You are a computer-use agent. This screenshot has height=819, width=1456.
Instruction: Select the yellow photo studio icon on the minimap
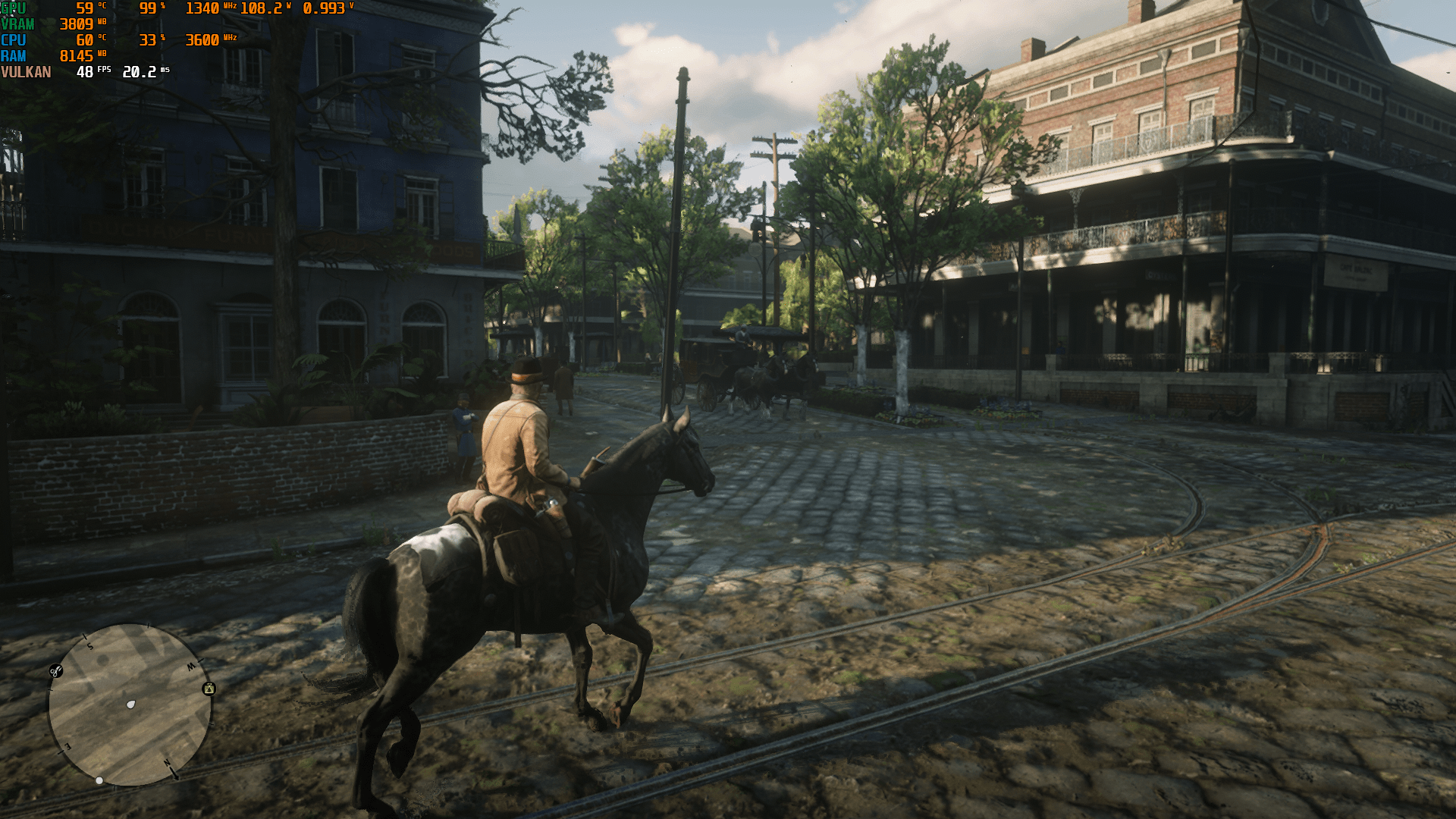(x=209, y=689)
